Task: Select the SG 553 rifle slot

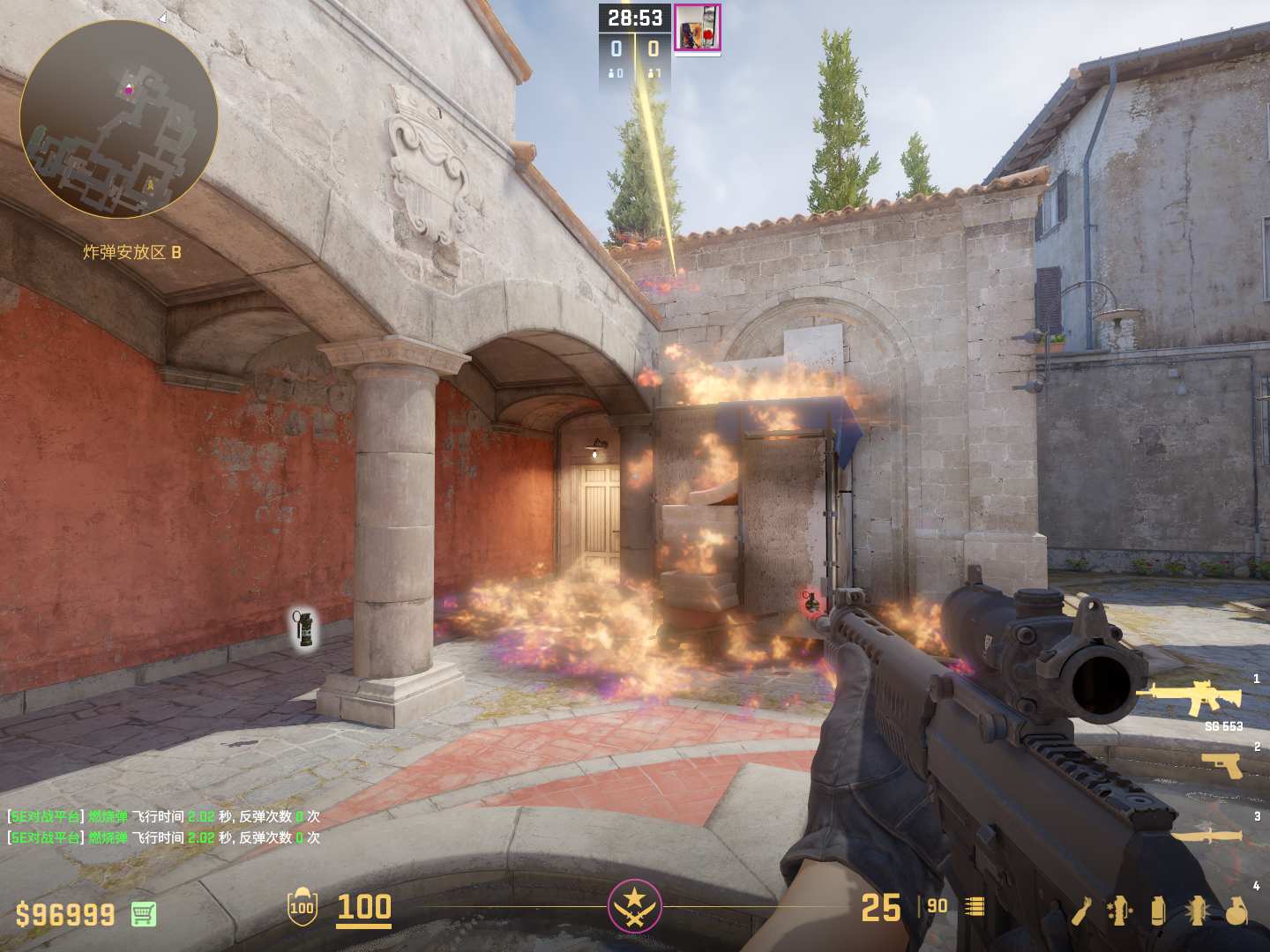Action: 1192,697
